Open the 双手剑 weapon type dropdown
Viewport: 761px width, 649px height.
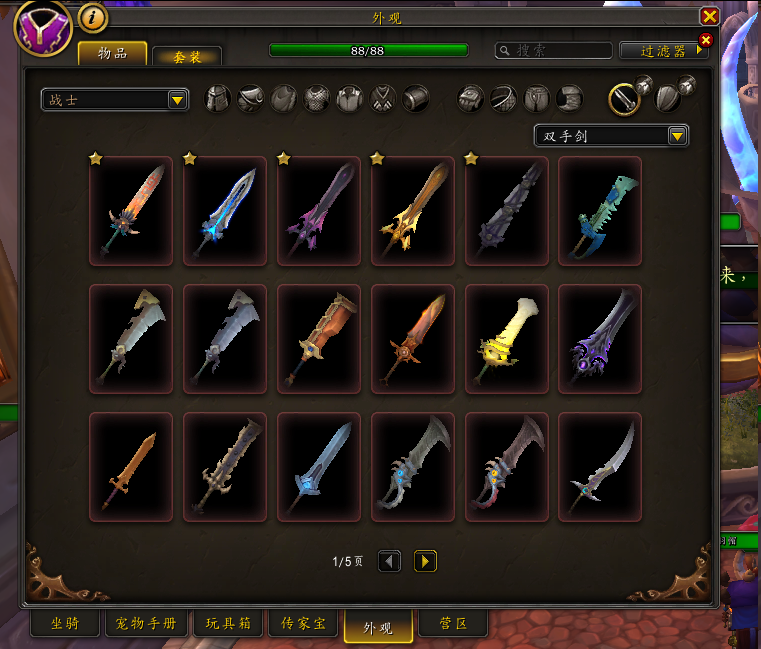point(611,135)
